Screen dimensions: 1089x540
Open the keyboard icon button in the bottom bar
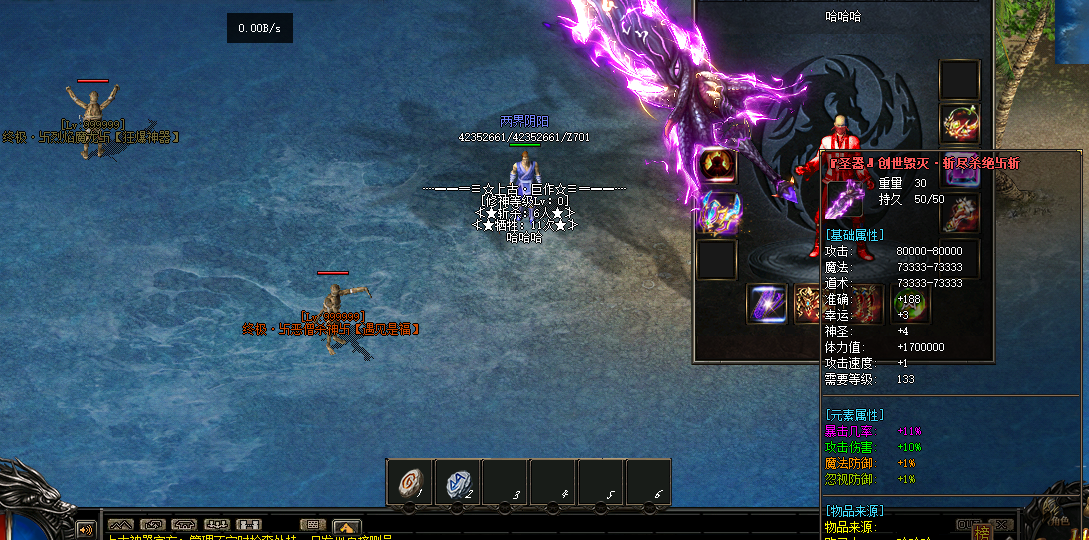coord(313,524)
